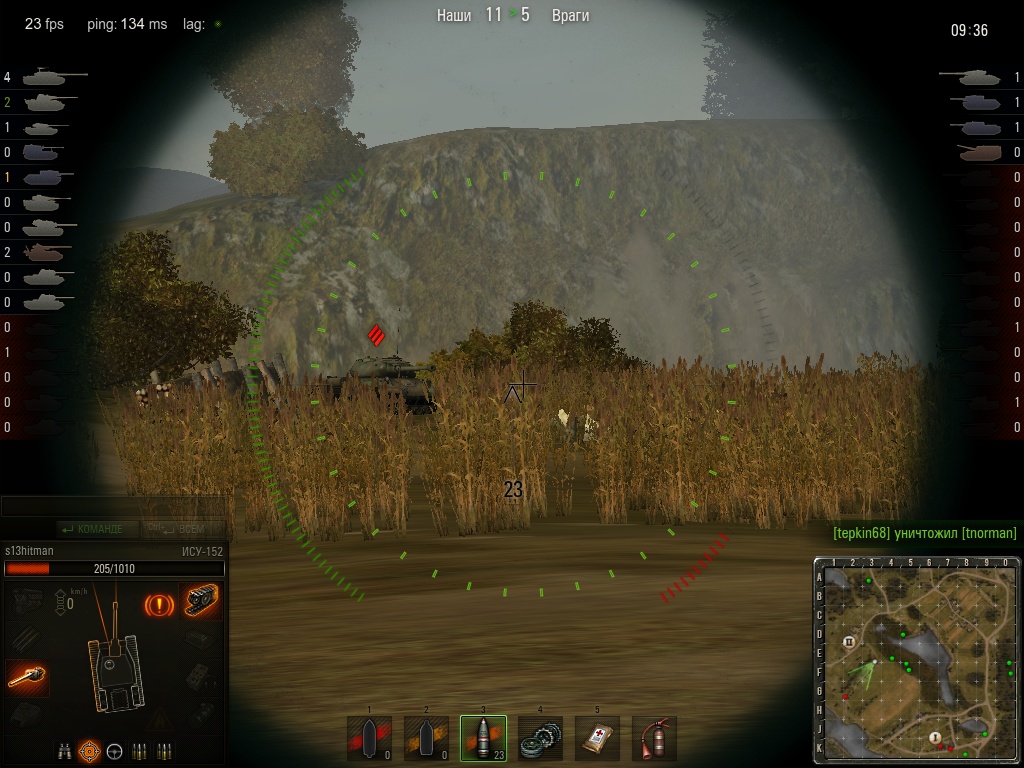Click the chat message input field

(113, 507)
